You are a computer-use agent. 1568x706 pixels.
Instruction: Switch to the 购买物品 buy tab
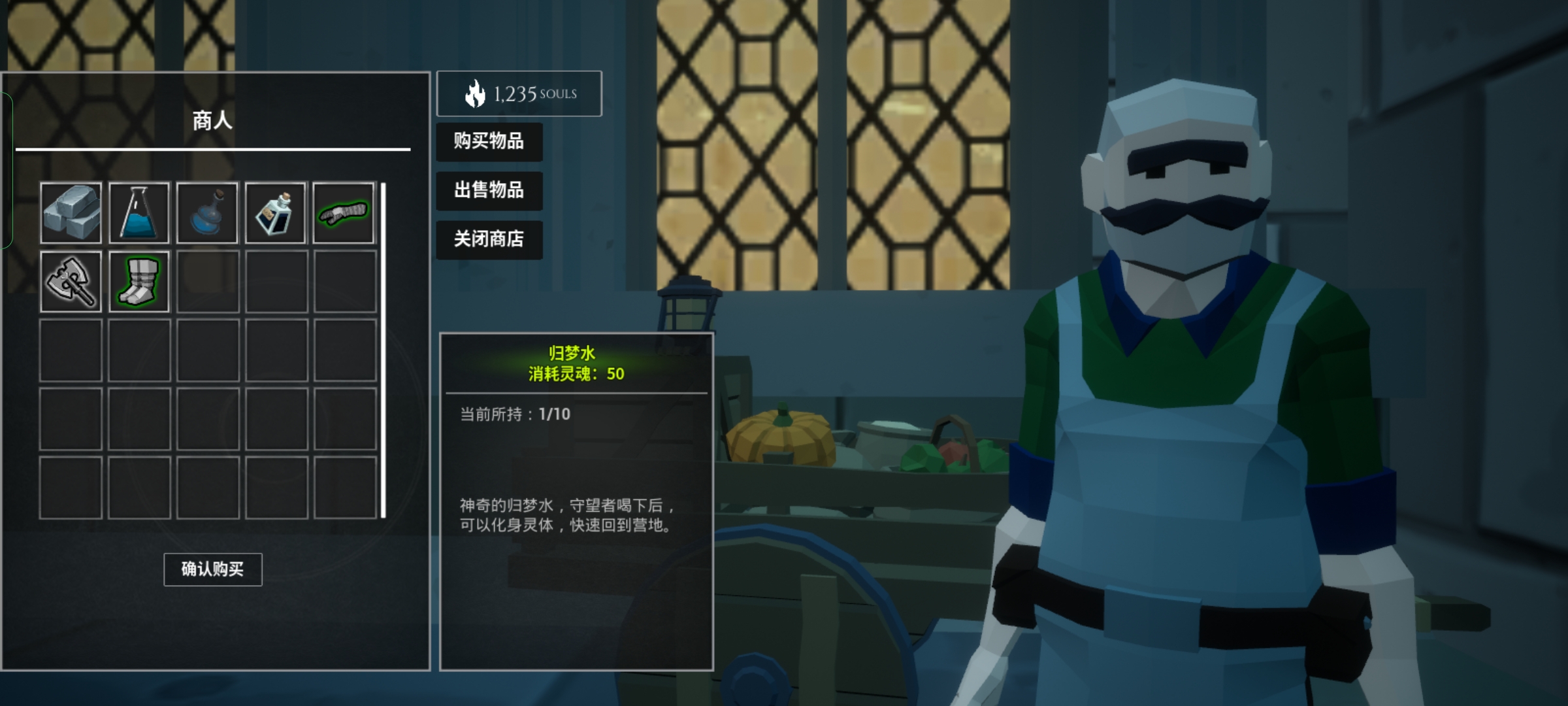489,142
